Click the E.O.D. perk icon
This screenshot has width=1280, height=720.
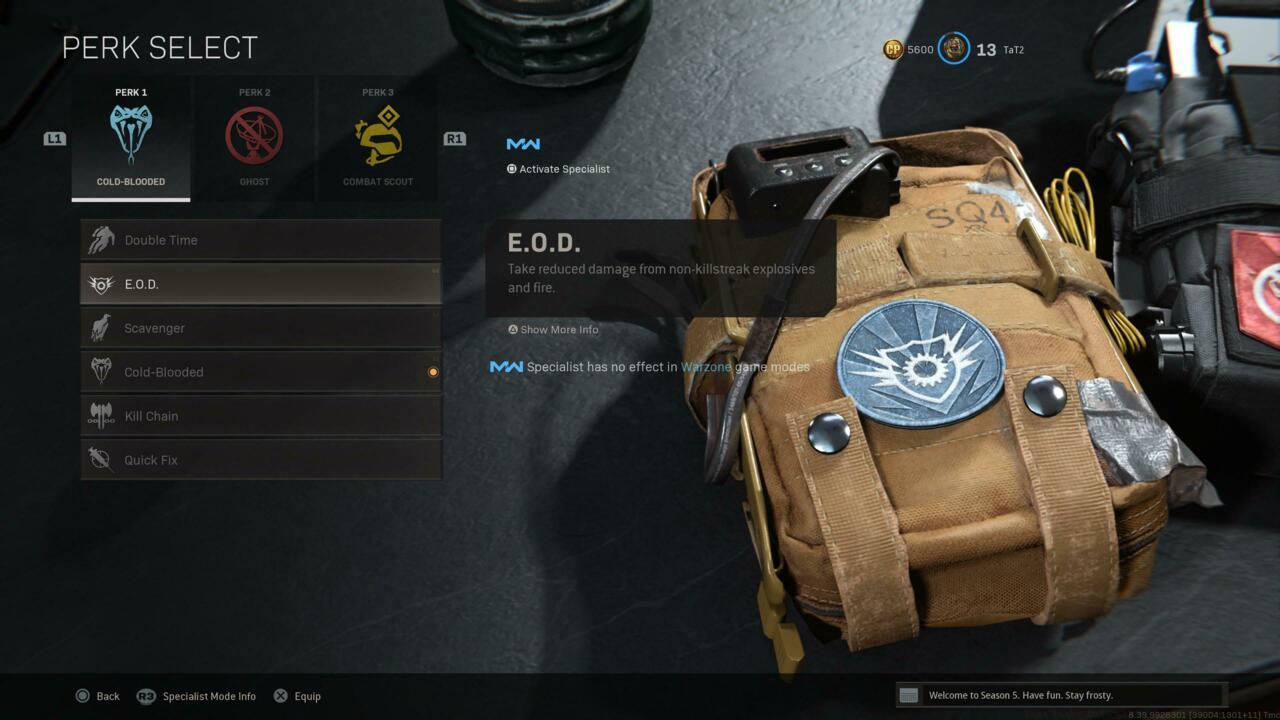[x=101, y=283]
